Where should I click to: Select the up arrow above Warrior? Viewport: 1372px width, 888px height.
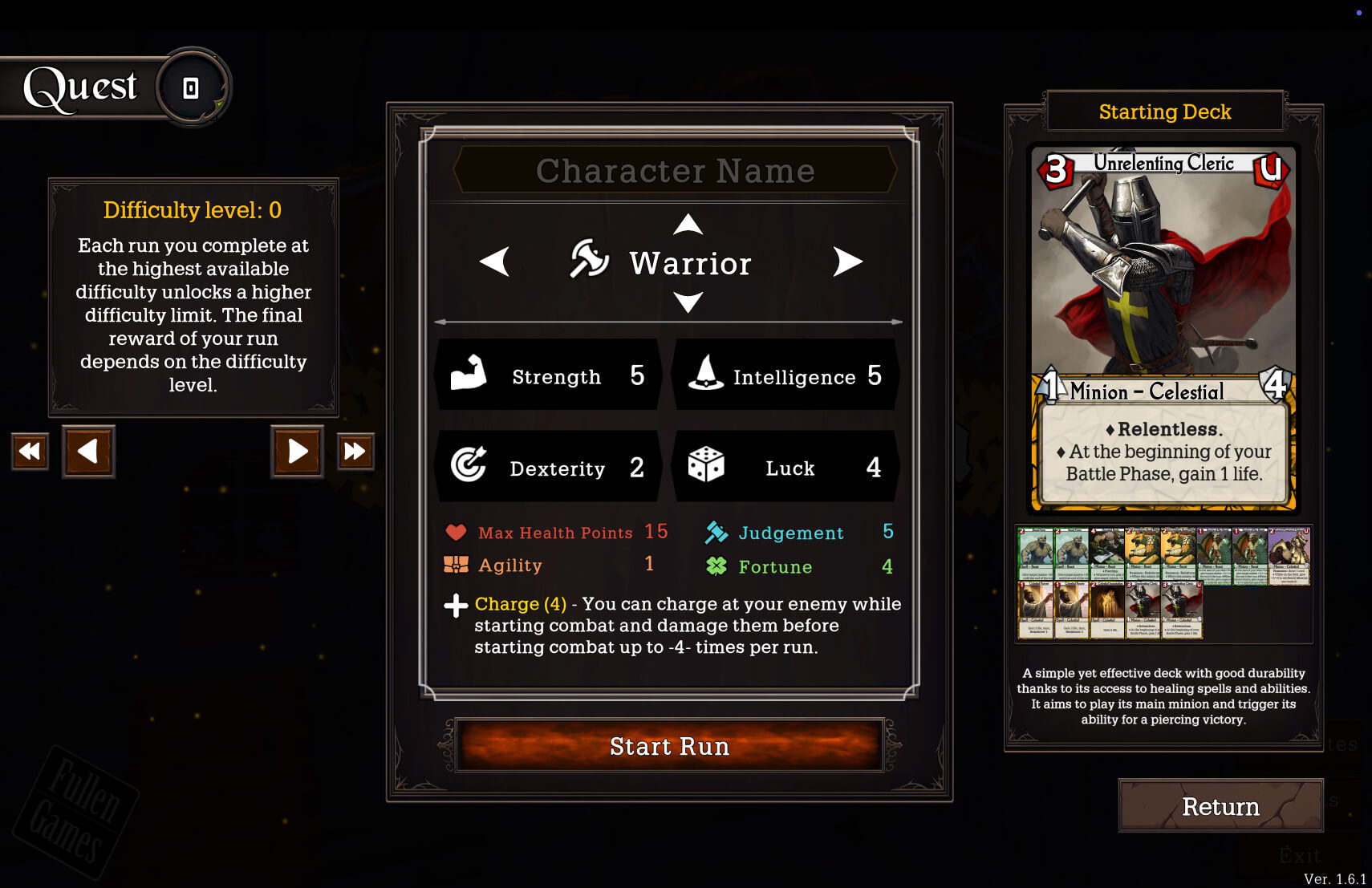click(688, 225)
